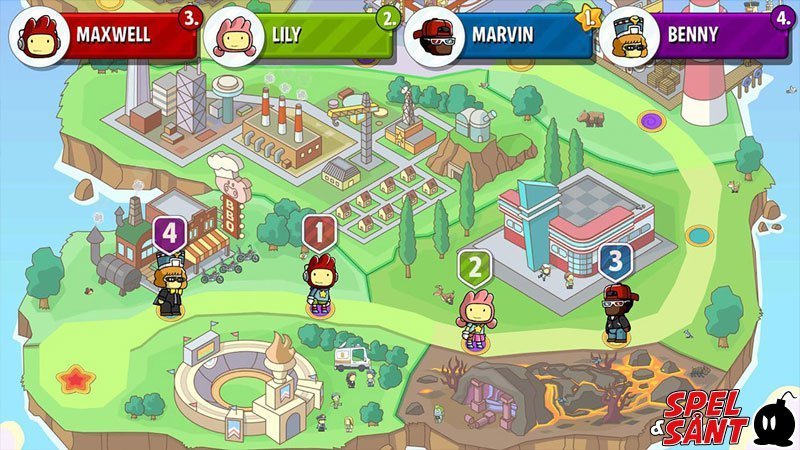Screen dimensions: 800x450
Task: Choose Marvin's blue player banner
Action: coord(498,36)
